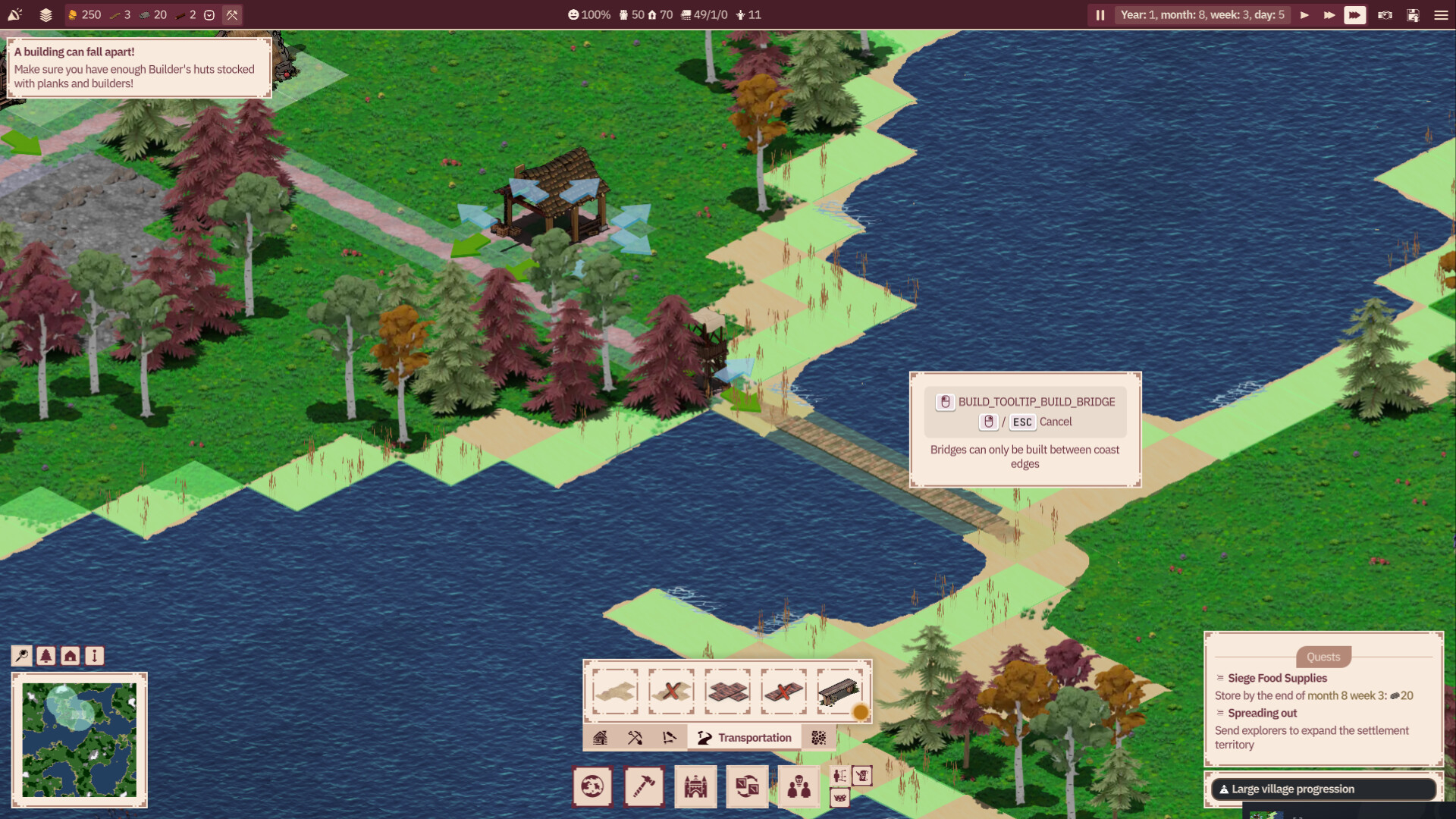Choose the dirt path build option

(615, 692)
